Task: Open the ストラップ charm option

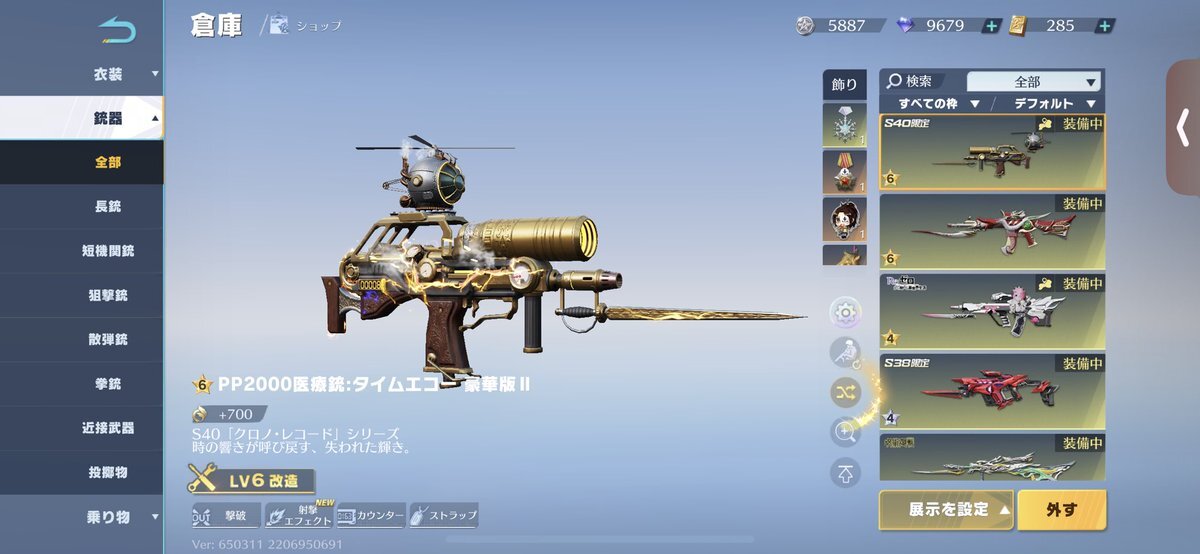Action: point(443,516)
